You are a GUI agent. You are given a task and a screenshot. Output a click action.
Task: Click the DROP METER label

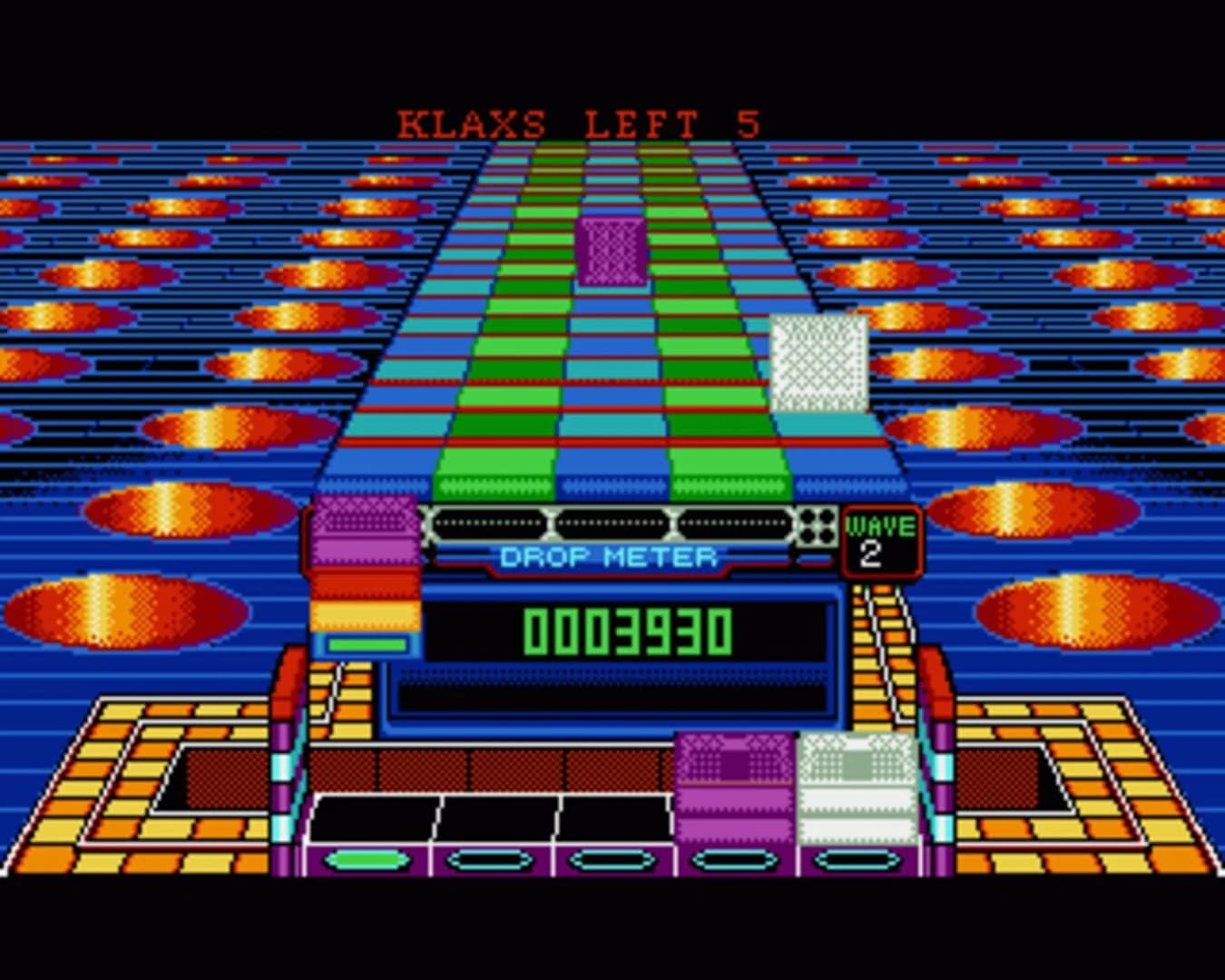click(x=610, y=557)
